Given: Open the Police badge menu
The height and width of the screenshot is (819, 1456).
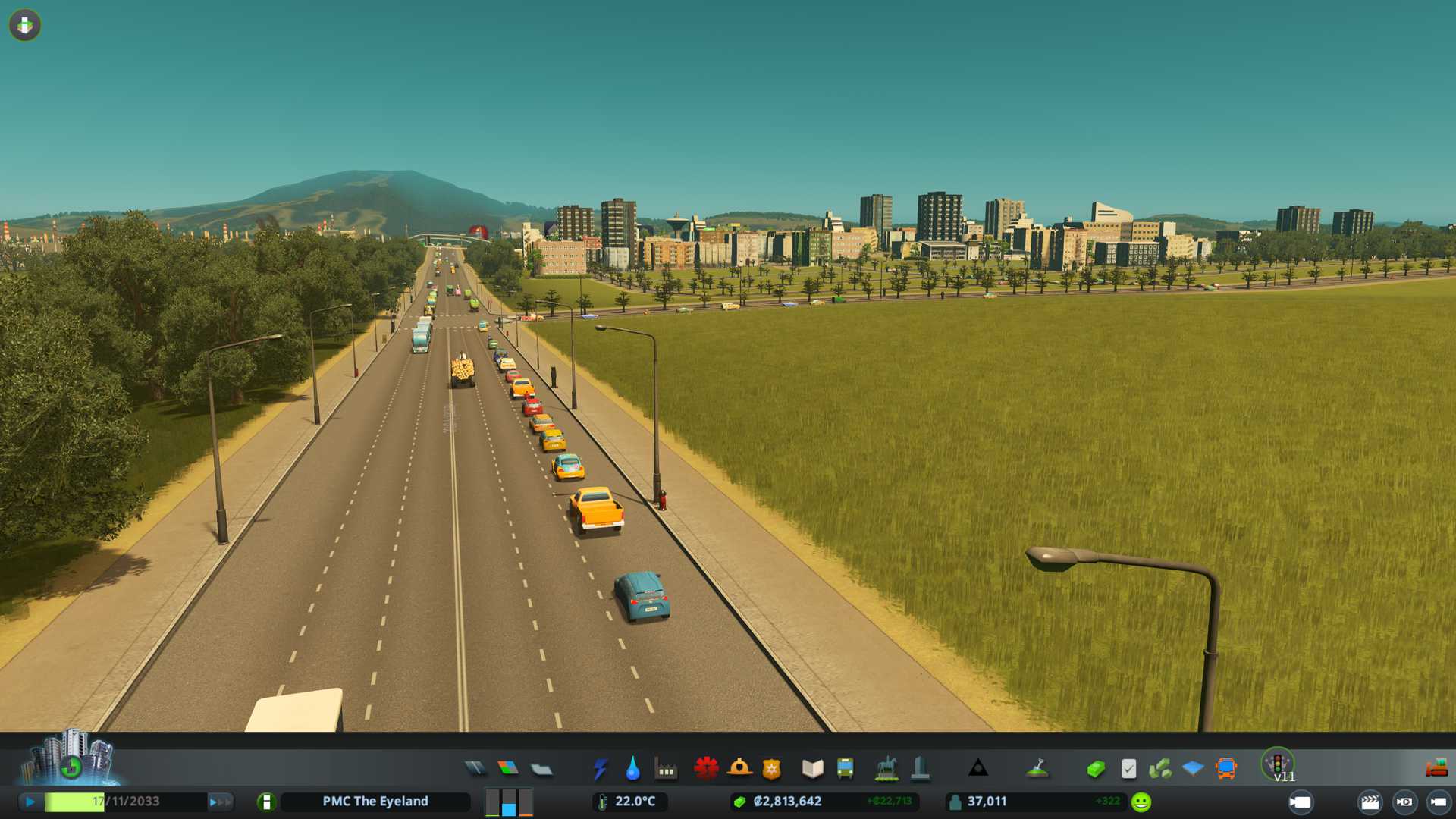Looking at the screenshot, I should pos(771,769).
